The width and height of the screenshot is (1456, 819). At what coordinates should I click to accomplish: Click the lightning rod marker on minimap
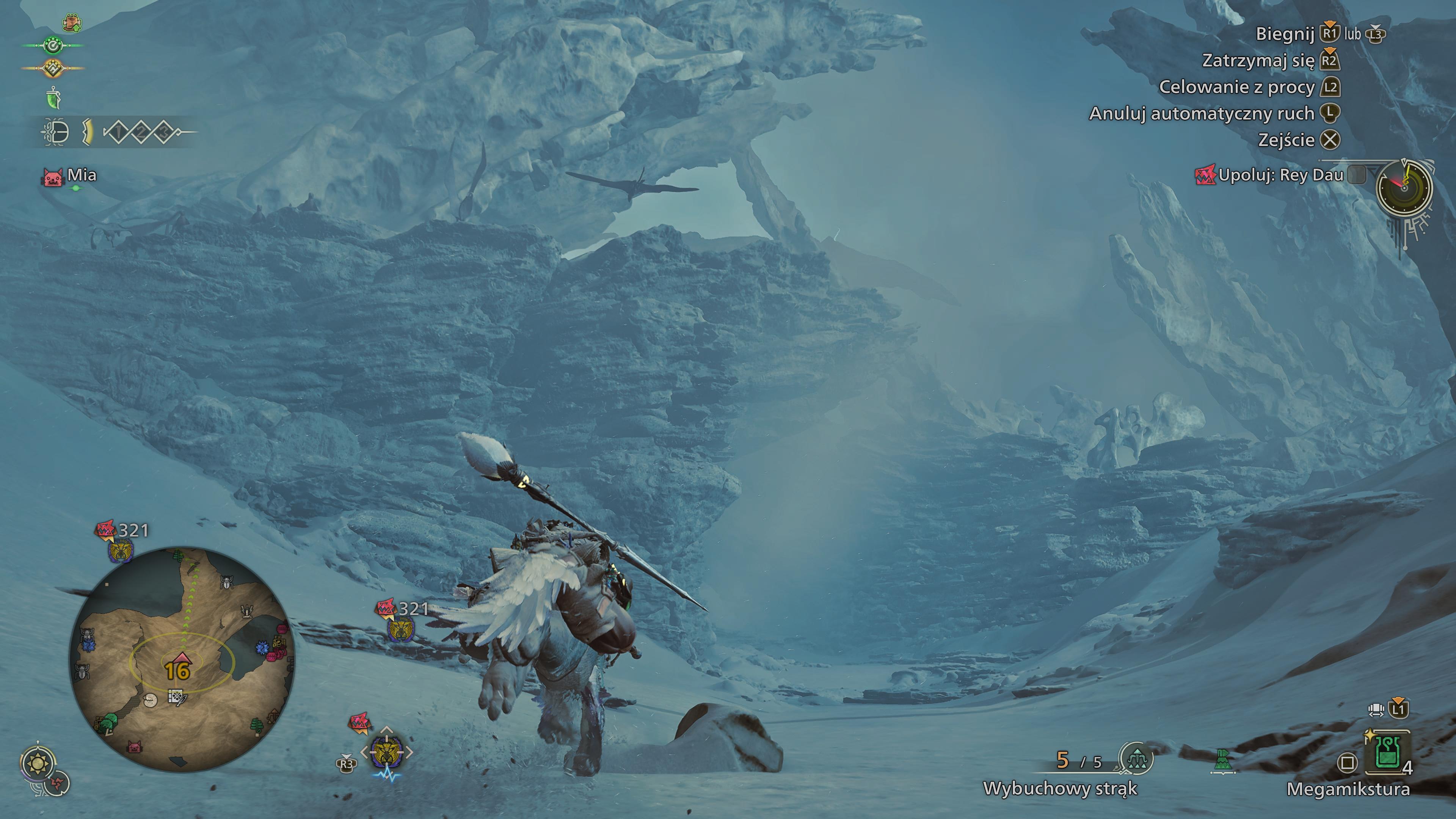[247, 611]
